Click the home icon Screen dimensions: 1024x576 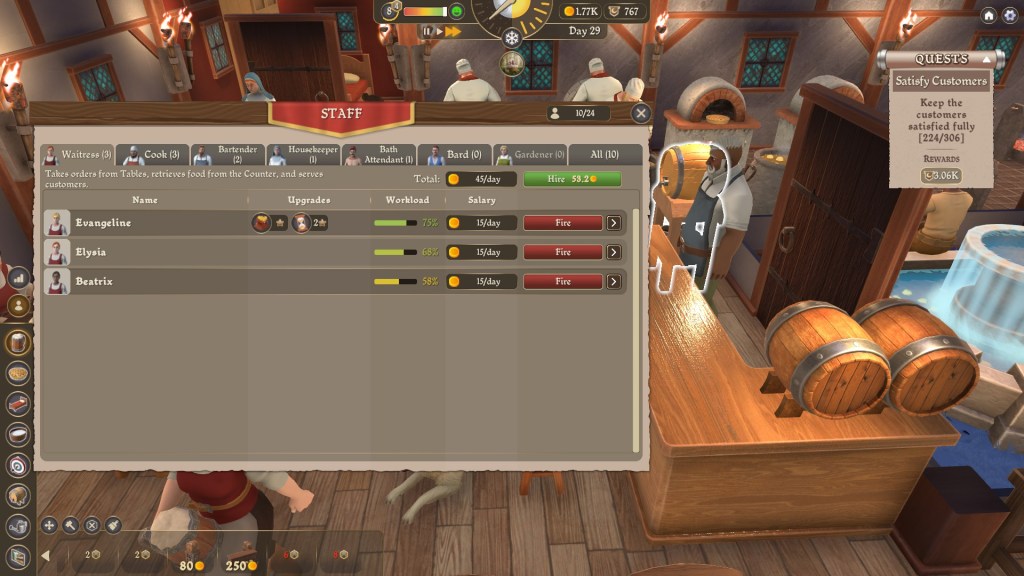point(988,16)
